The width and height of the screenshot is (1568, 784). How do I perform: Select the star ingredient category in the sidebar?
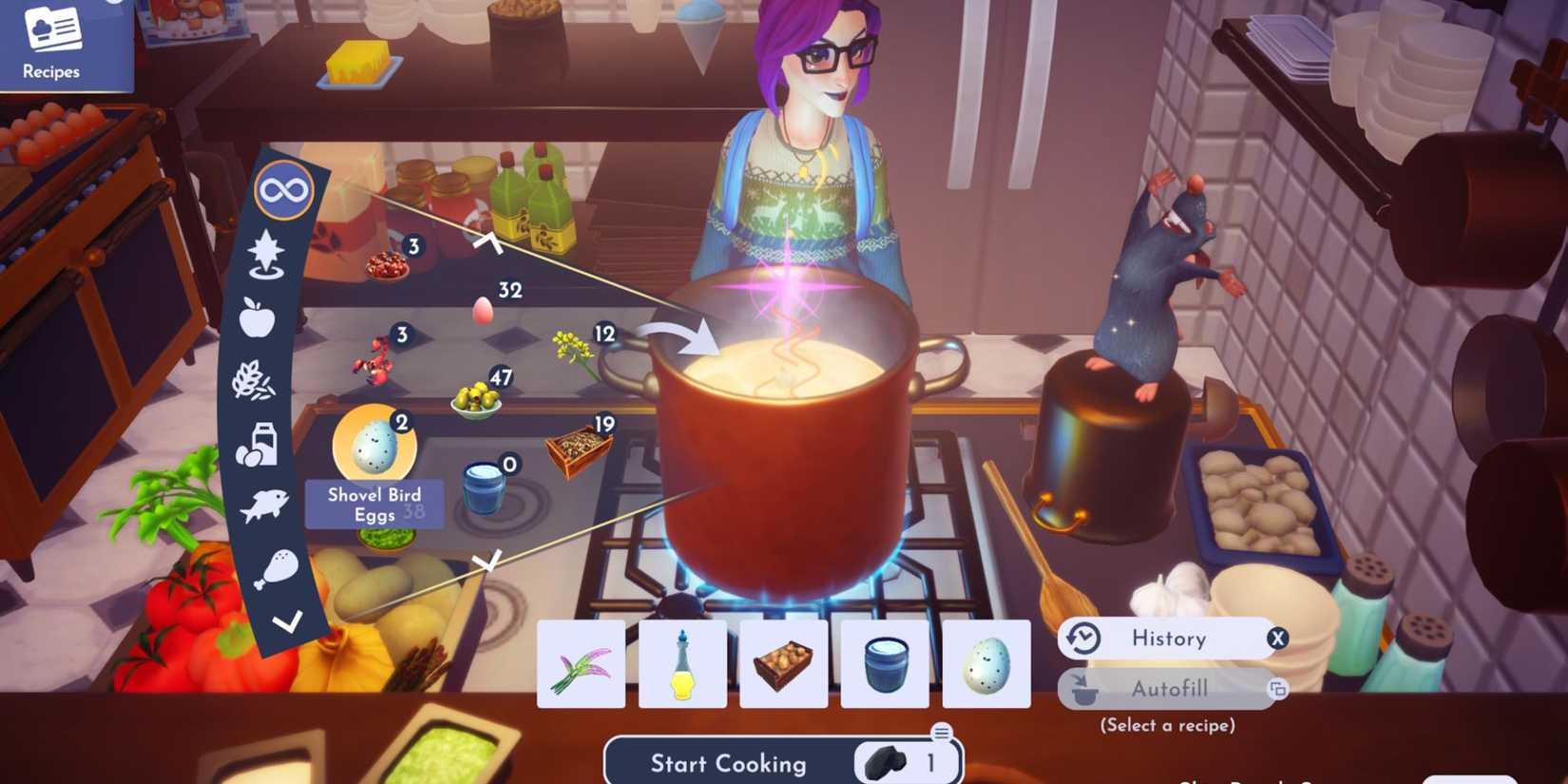coord(265,256)
